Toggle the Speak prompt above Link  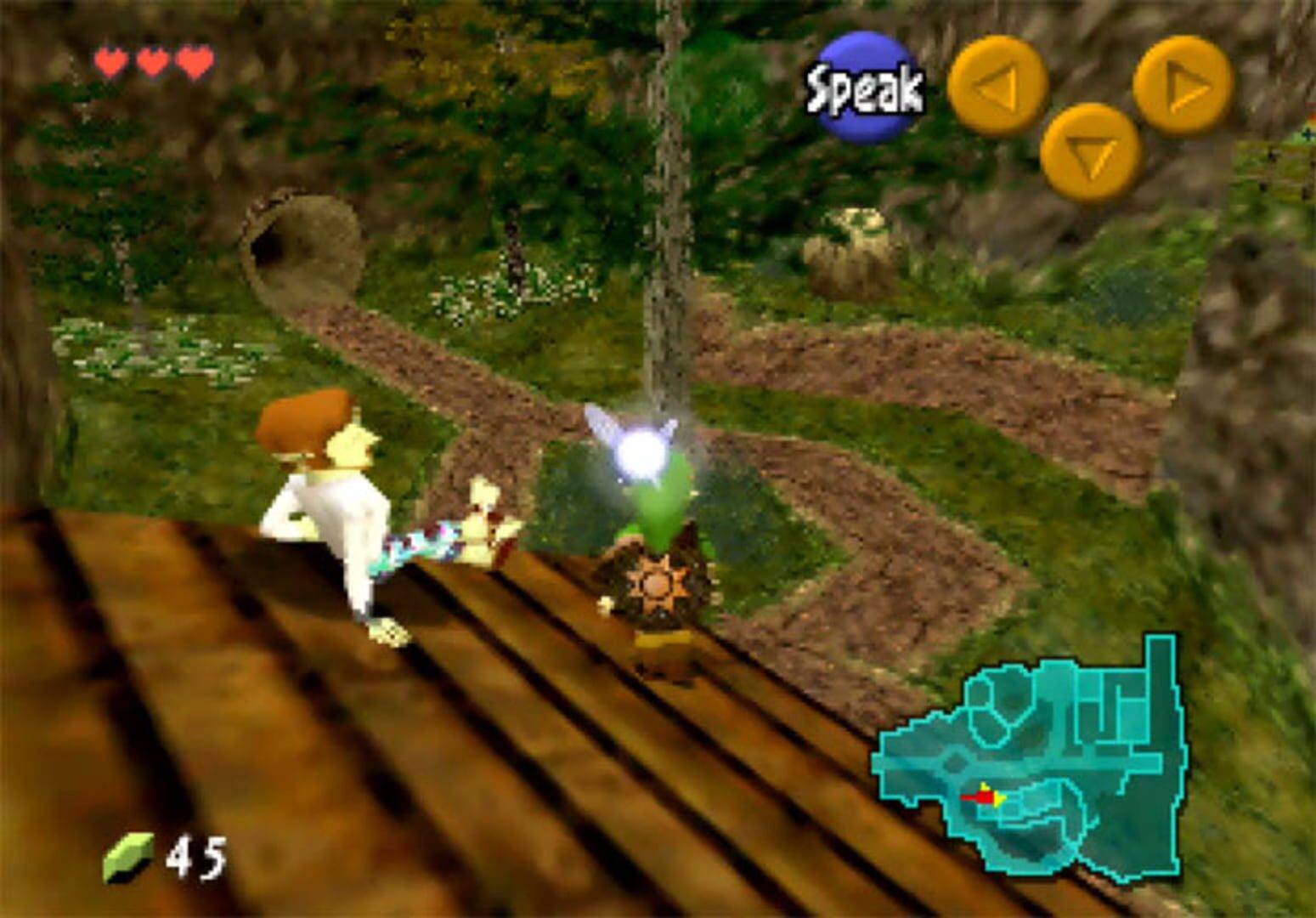point(864,82)
